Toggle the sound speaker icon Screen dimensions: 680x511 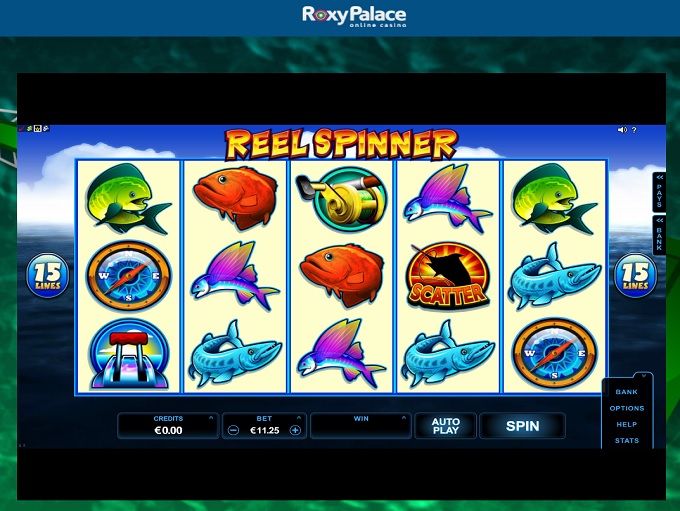pyautogui.click(x=621, y=130)
